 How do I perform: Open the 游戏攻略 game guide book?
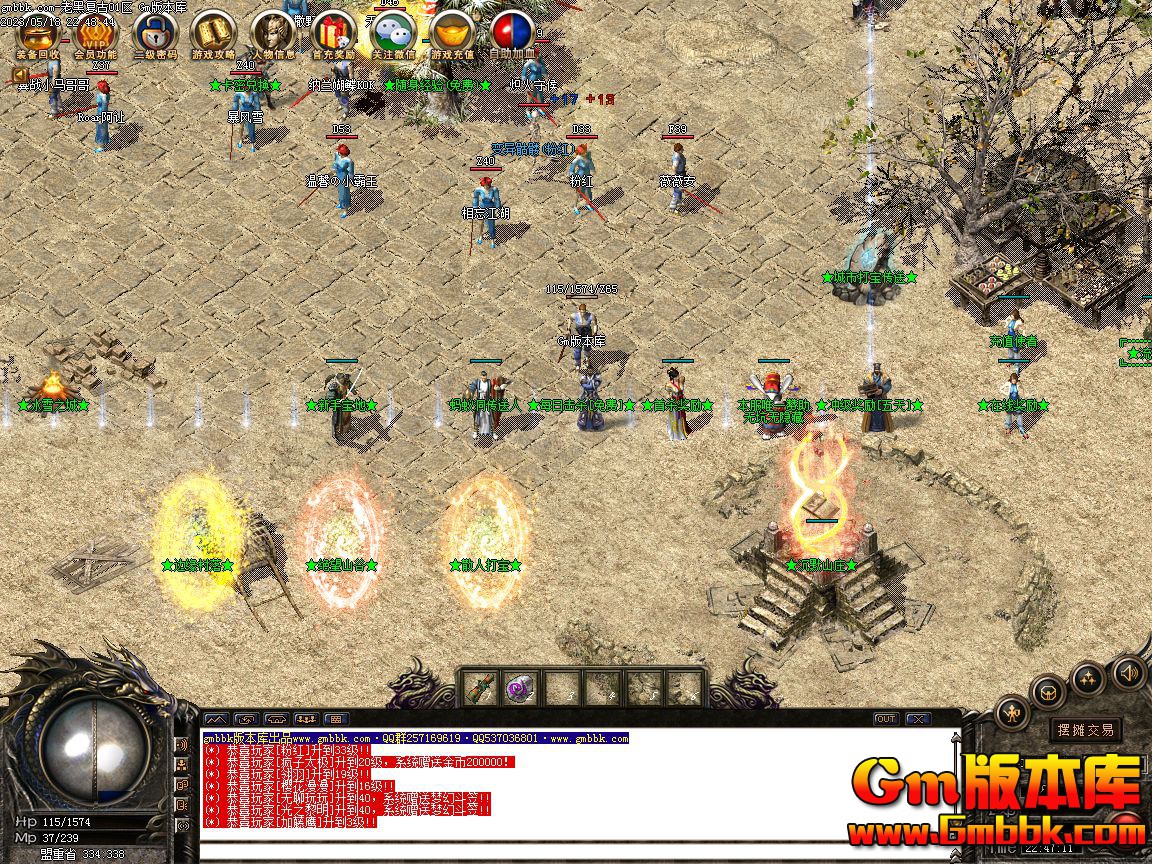213,32
